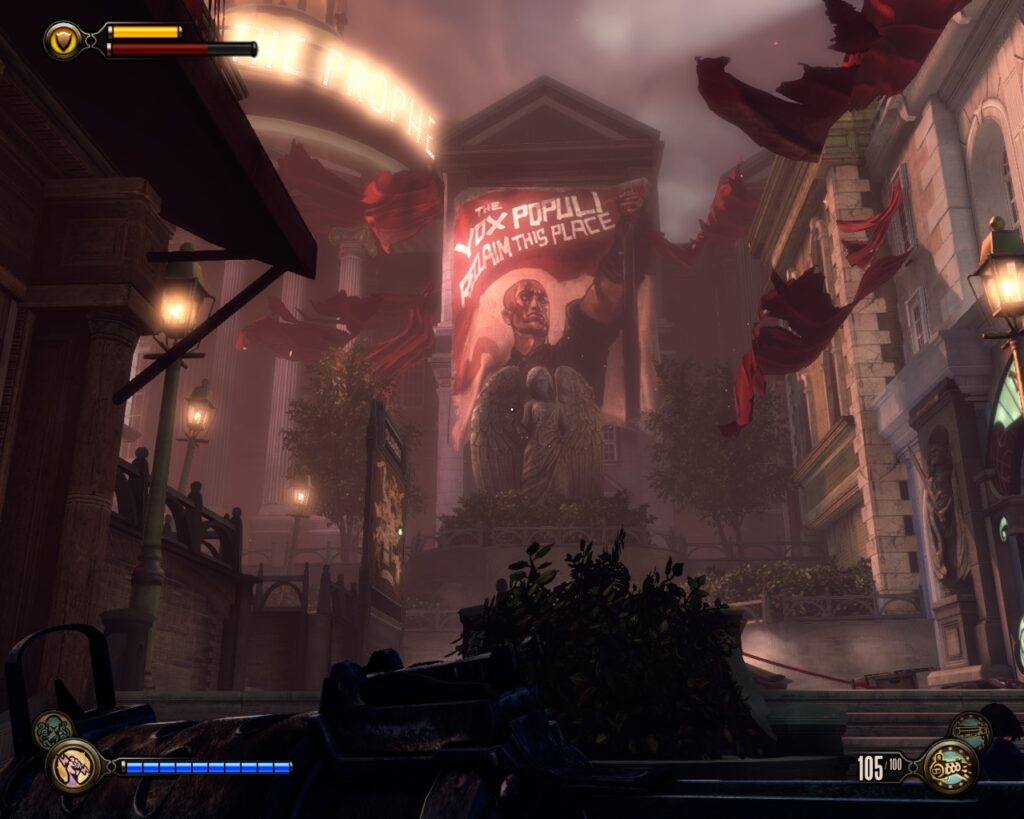Select the active Shock Jockey vigor icon

(x=73, y=766)
